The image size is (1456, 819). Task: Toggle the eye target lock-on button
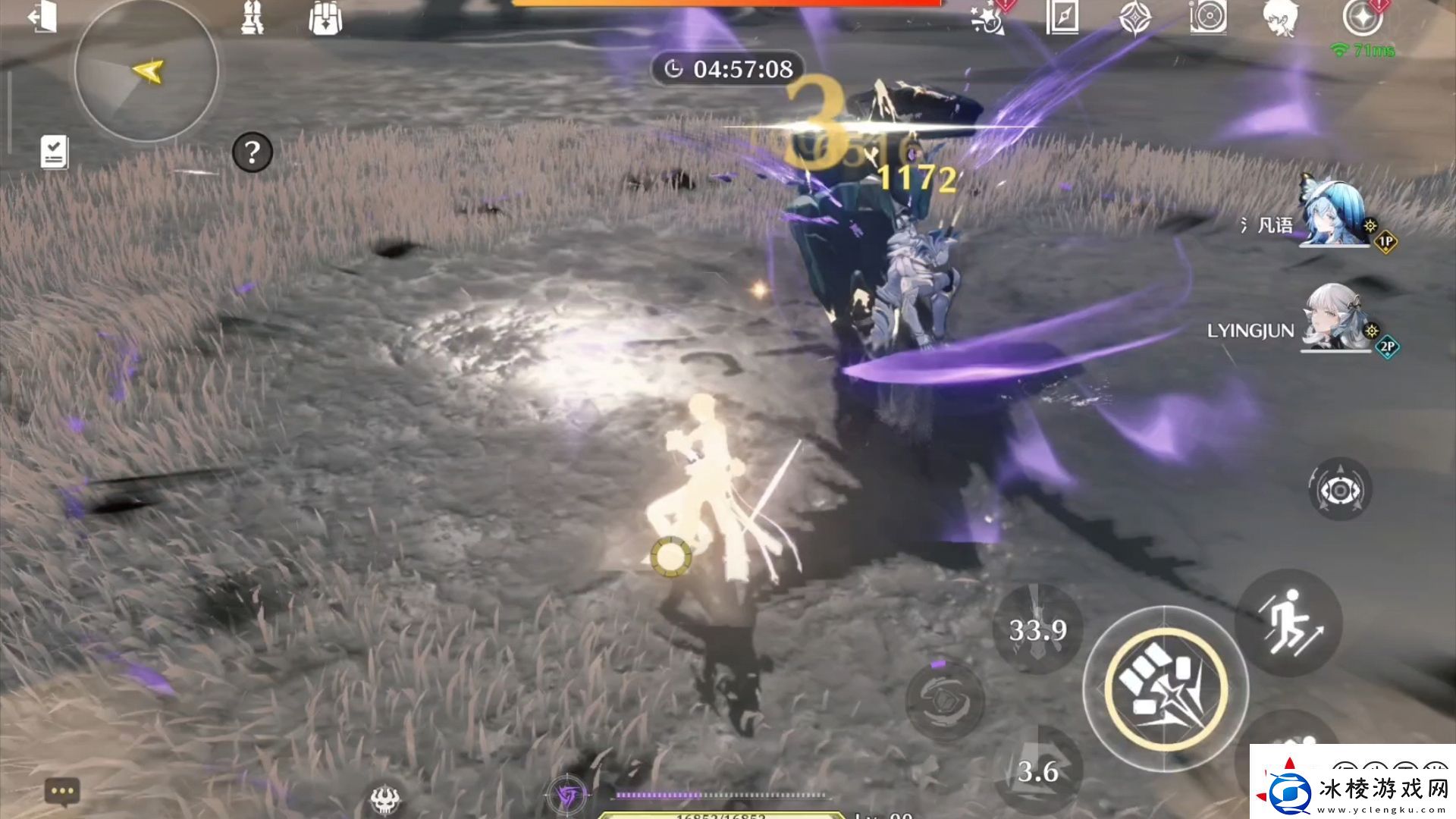click(1340, 490)
